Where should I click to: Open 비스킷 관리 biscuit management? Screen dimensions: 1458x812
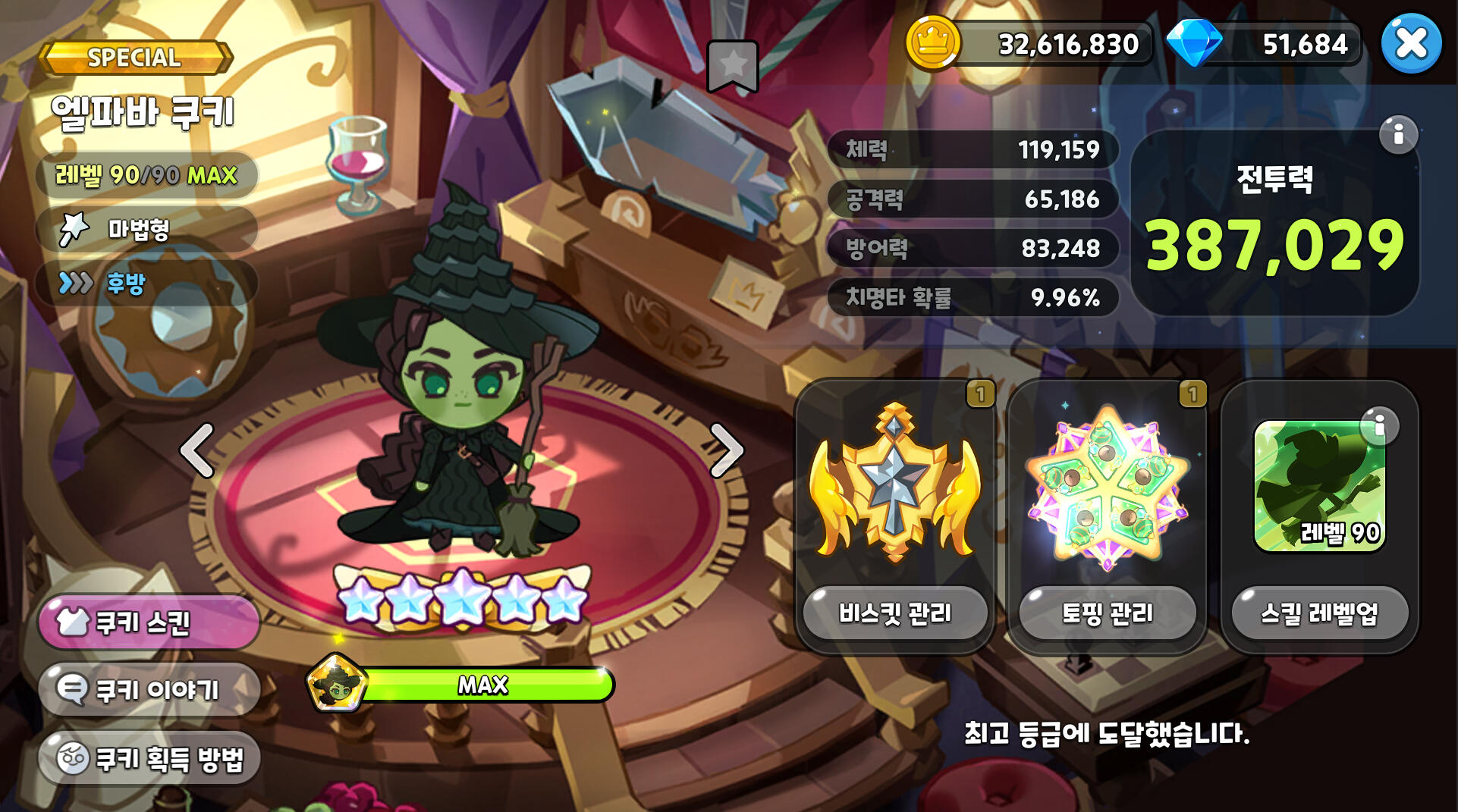coord(895,613)
